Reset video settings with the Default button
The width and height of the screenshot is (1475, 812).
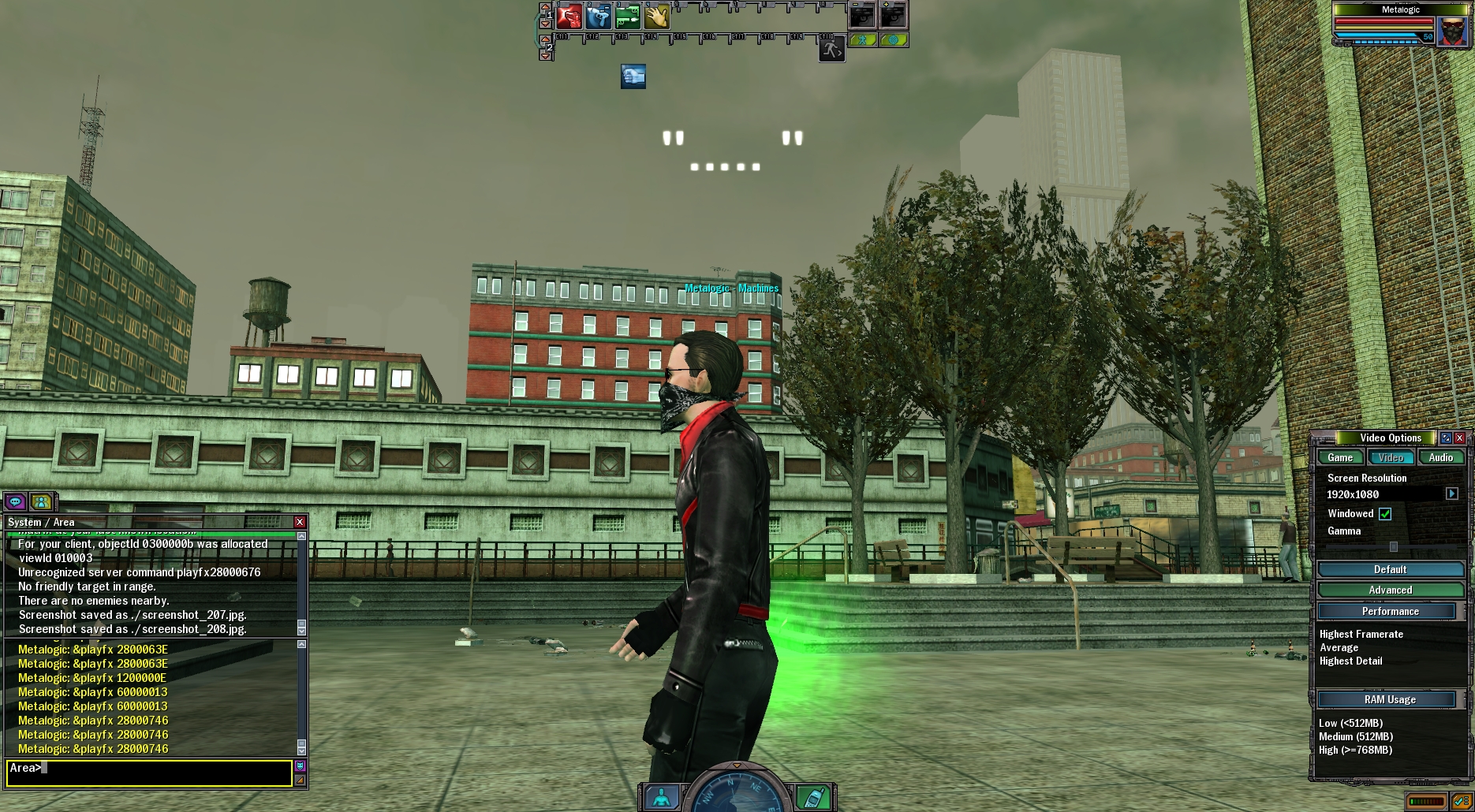click(x=1390, y=569)
